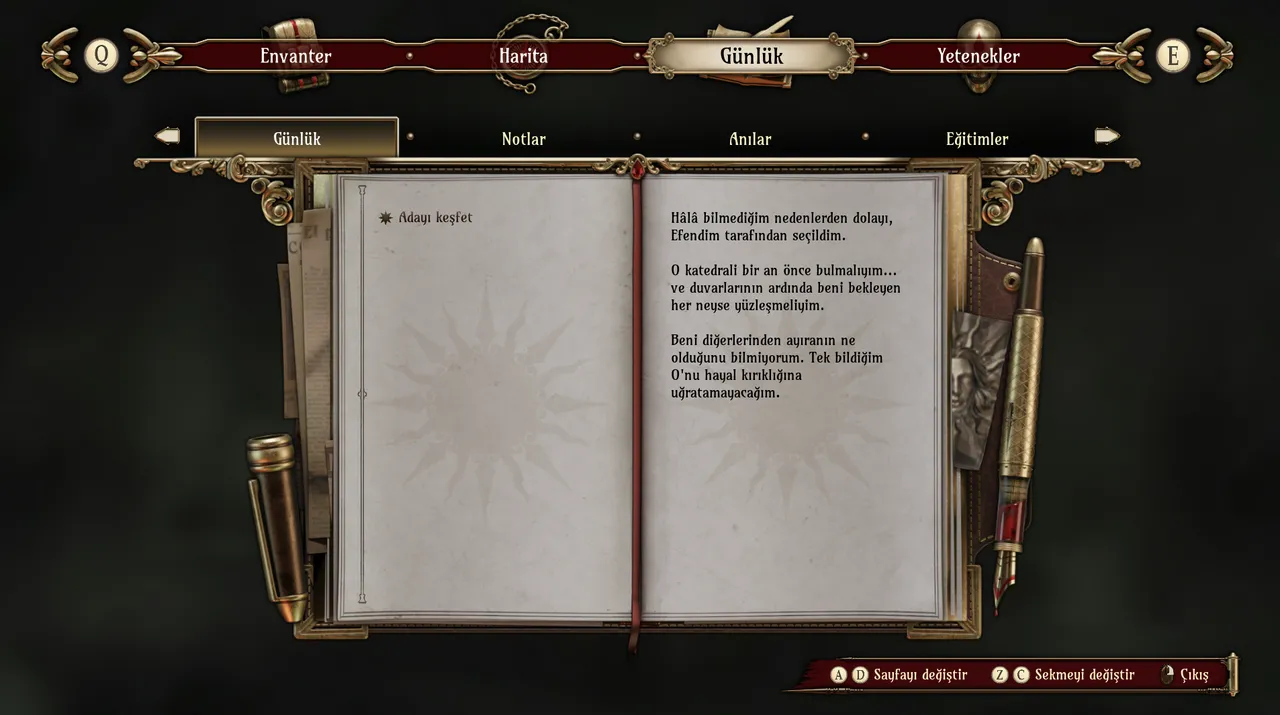Screen dimensions: 1280x715
Task: Select the Günlük main tab
Action: coord(751,56)
